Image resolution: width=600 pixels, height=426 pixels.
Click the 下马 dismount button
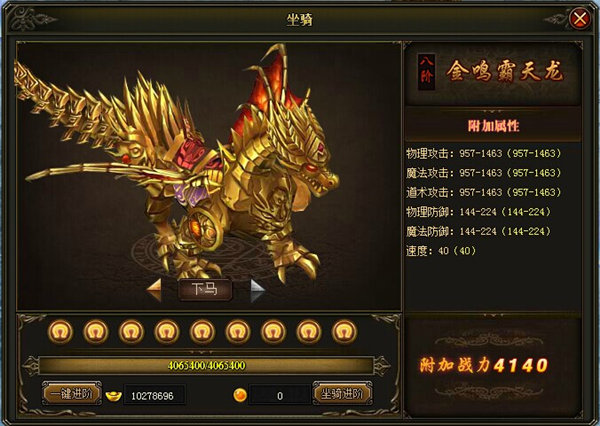click(x=205, y=290)
